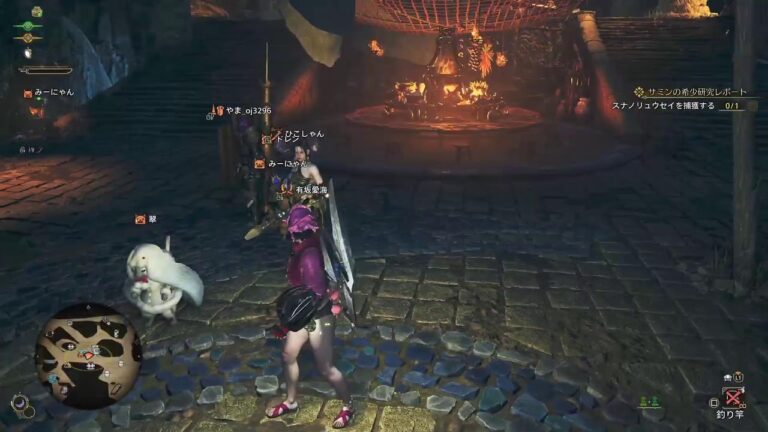Click the みーにゃん party member entry
The image size is (768, 432).
(x=50, y=93)
